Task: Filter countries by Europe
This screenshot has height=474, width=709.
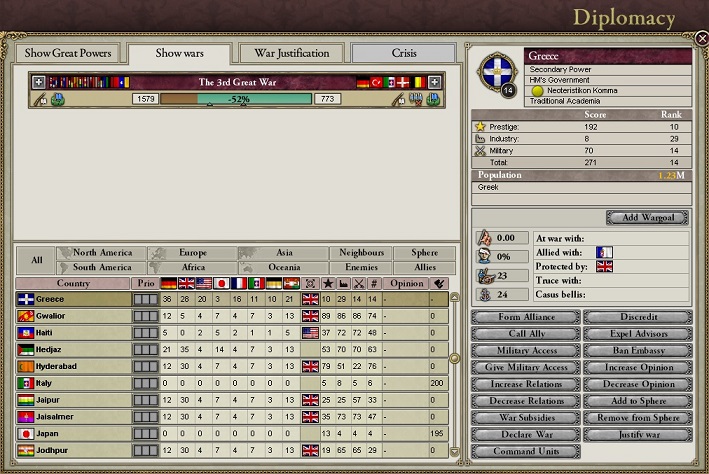Action: 192,253
